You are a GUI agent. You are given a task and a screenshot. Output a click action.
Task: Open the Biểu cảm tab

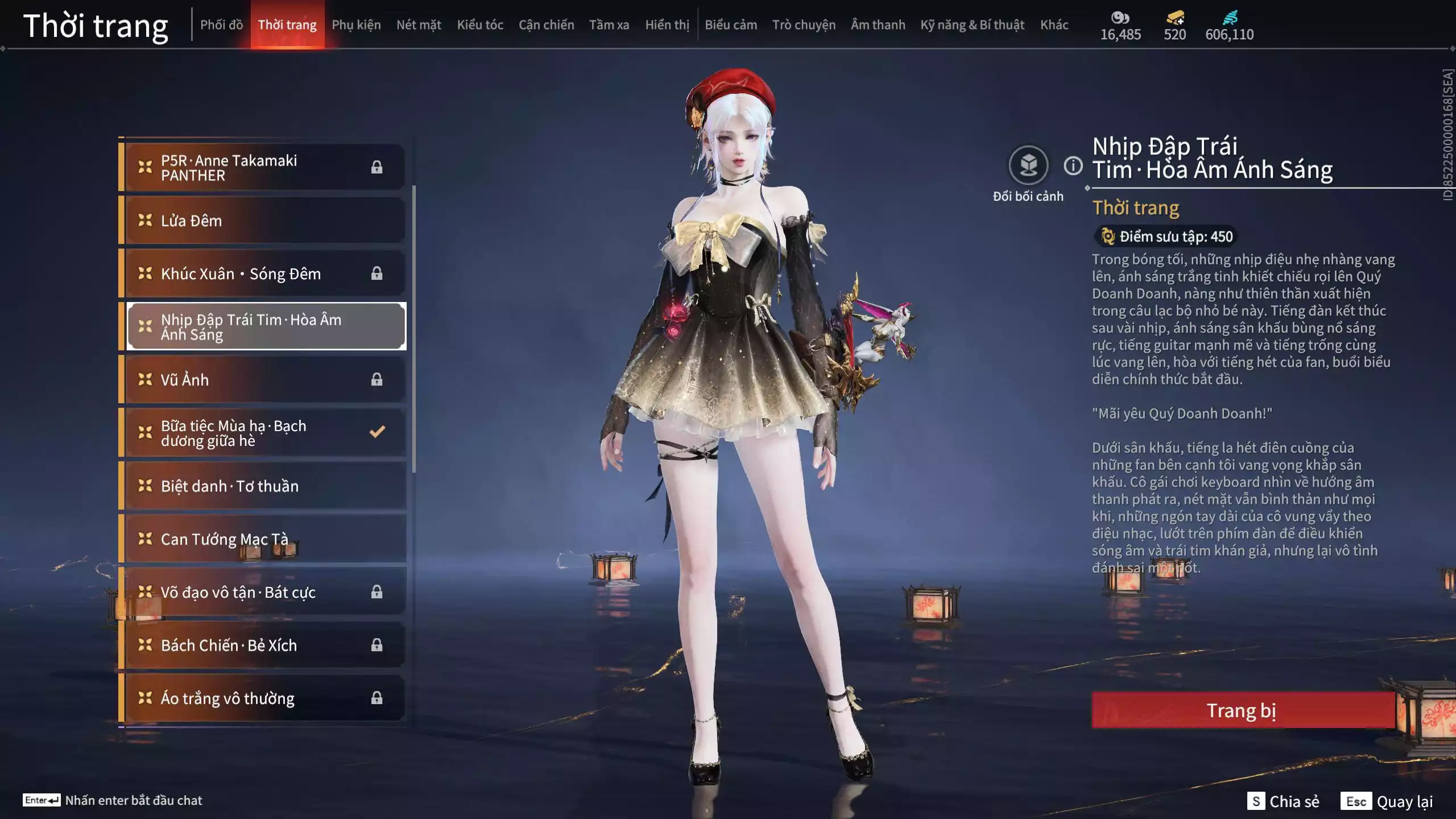coord(731,25)
